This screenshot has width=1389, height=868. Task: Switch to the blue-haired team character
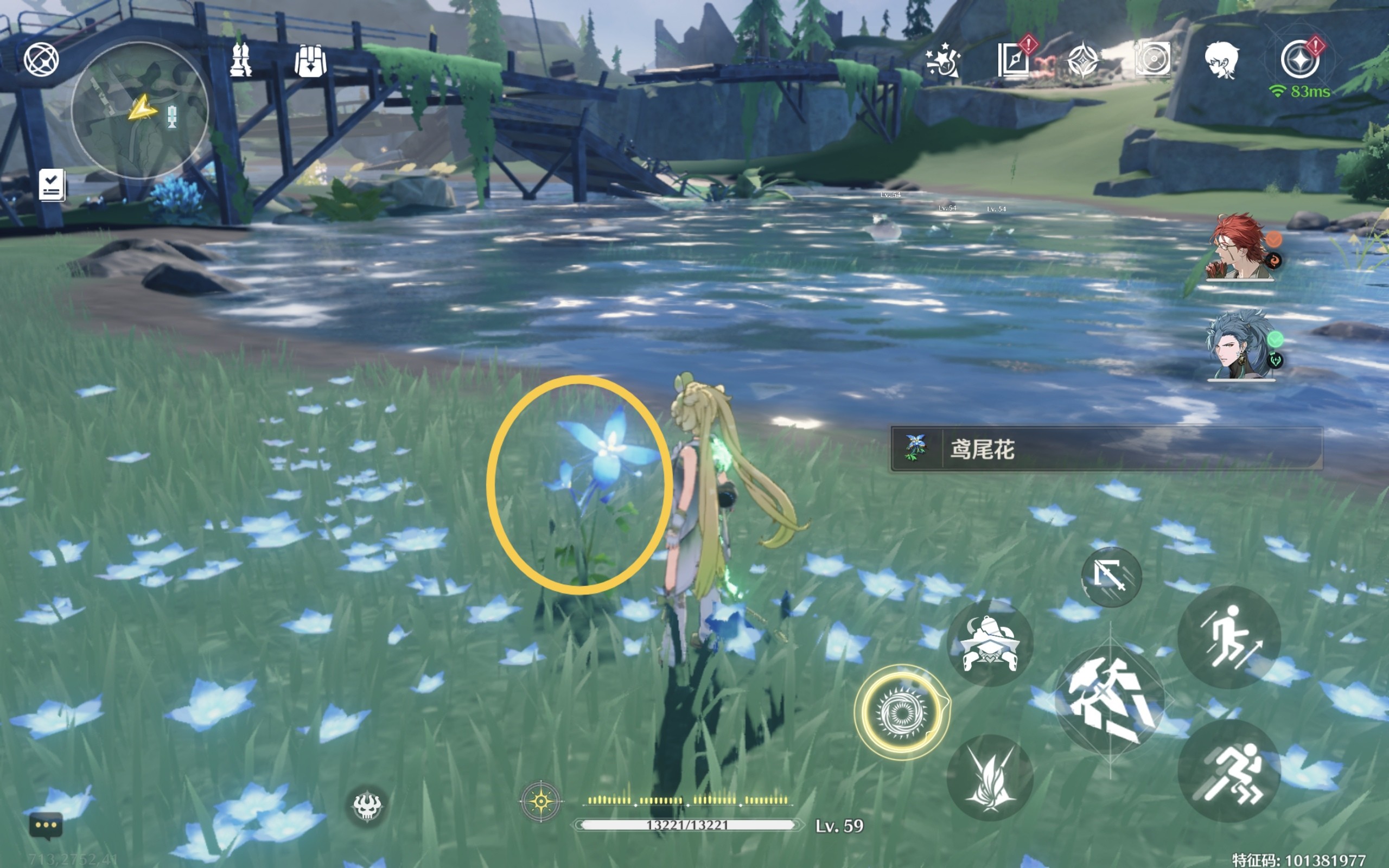[x=1240, y=346]
